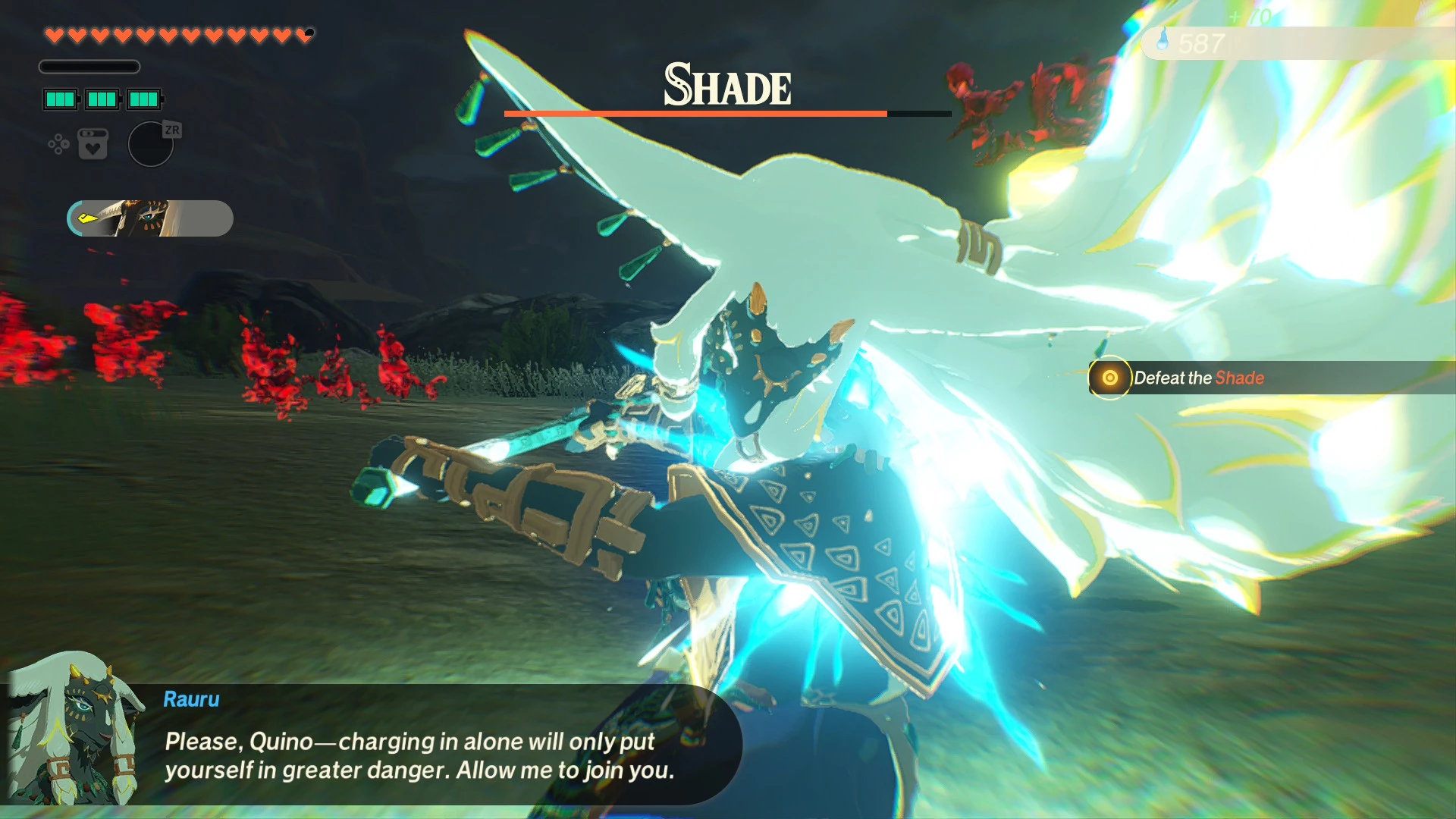Screen dimensions: 1456x819
Task: Toggle the first heart in the health row
Action: click(53, 34)
